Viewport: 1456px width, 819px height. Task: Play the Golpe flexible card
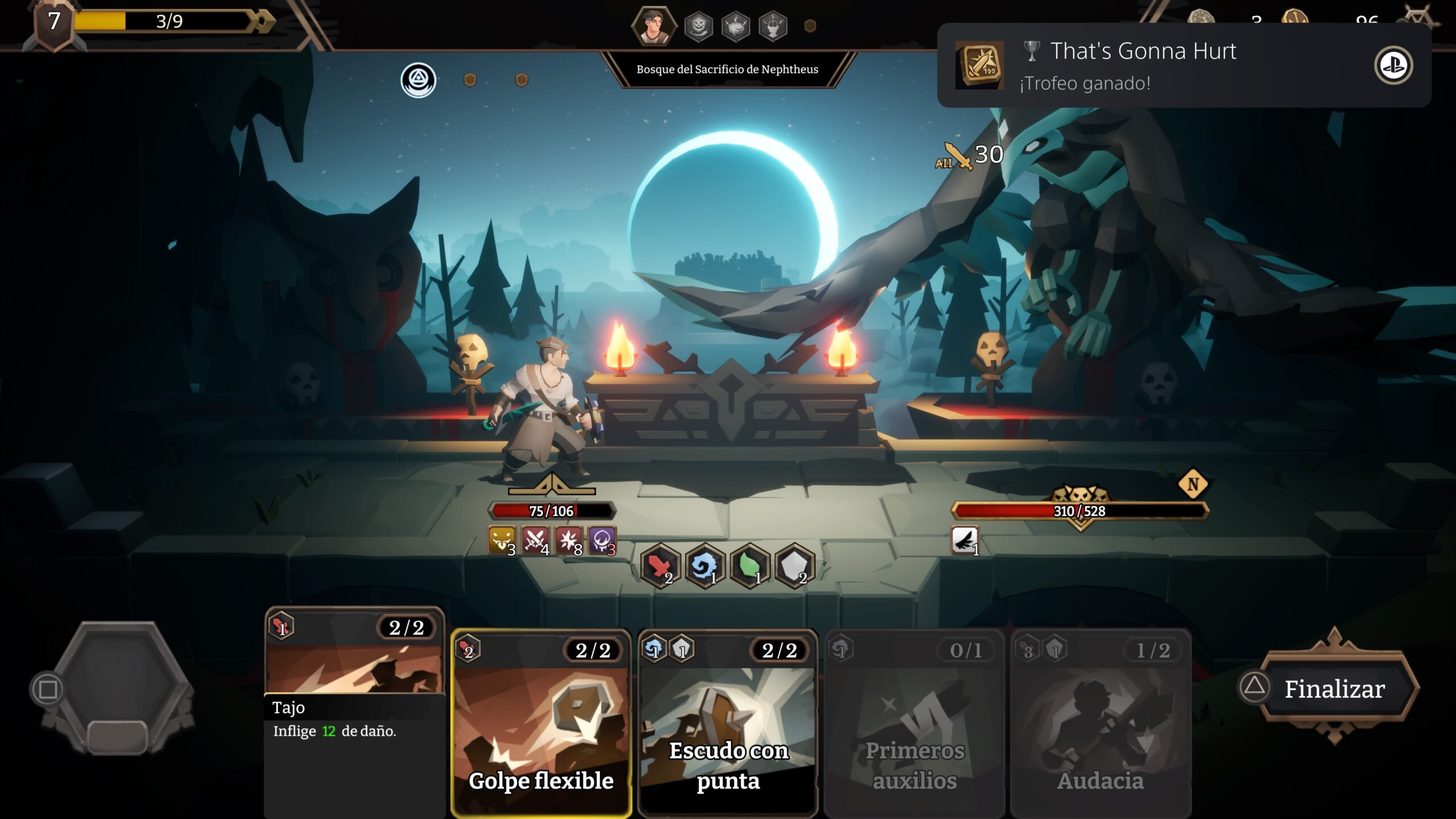pos(541,722)
